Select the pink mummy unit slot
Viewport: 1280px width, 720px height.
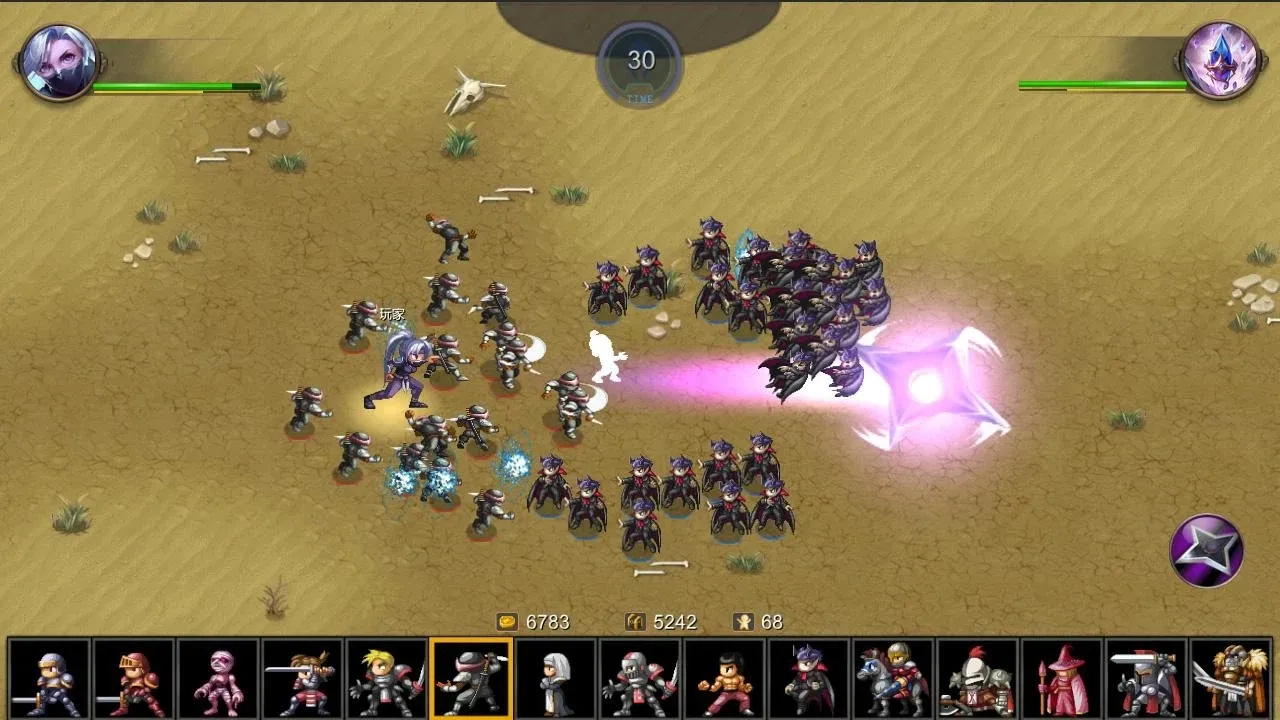tap(218, 679)
